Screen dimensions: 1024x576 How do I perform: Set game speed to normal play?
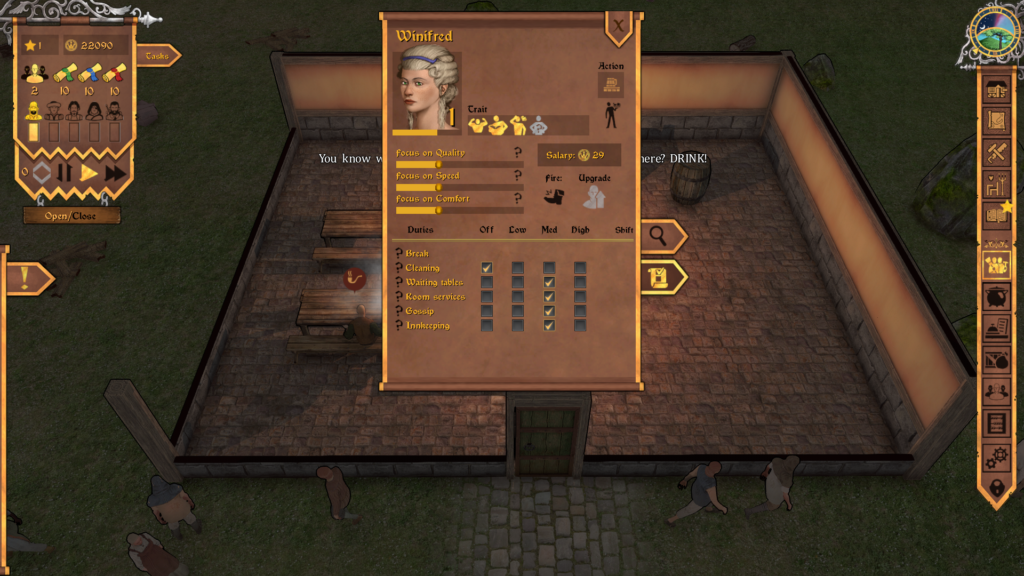coord(89,173)
